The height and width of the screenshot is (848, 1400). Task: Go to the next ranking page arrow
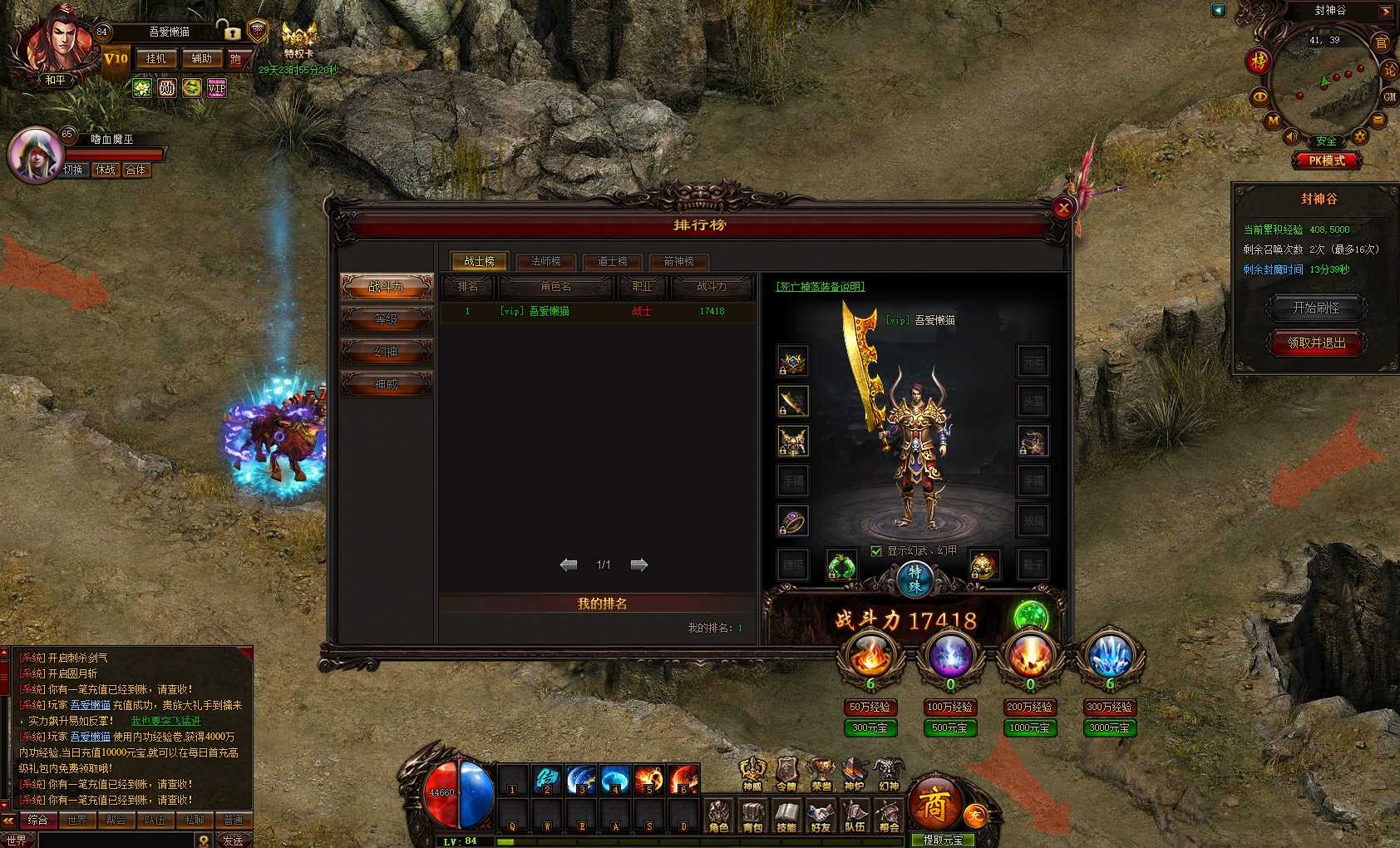(x=638, y=565)
